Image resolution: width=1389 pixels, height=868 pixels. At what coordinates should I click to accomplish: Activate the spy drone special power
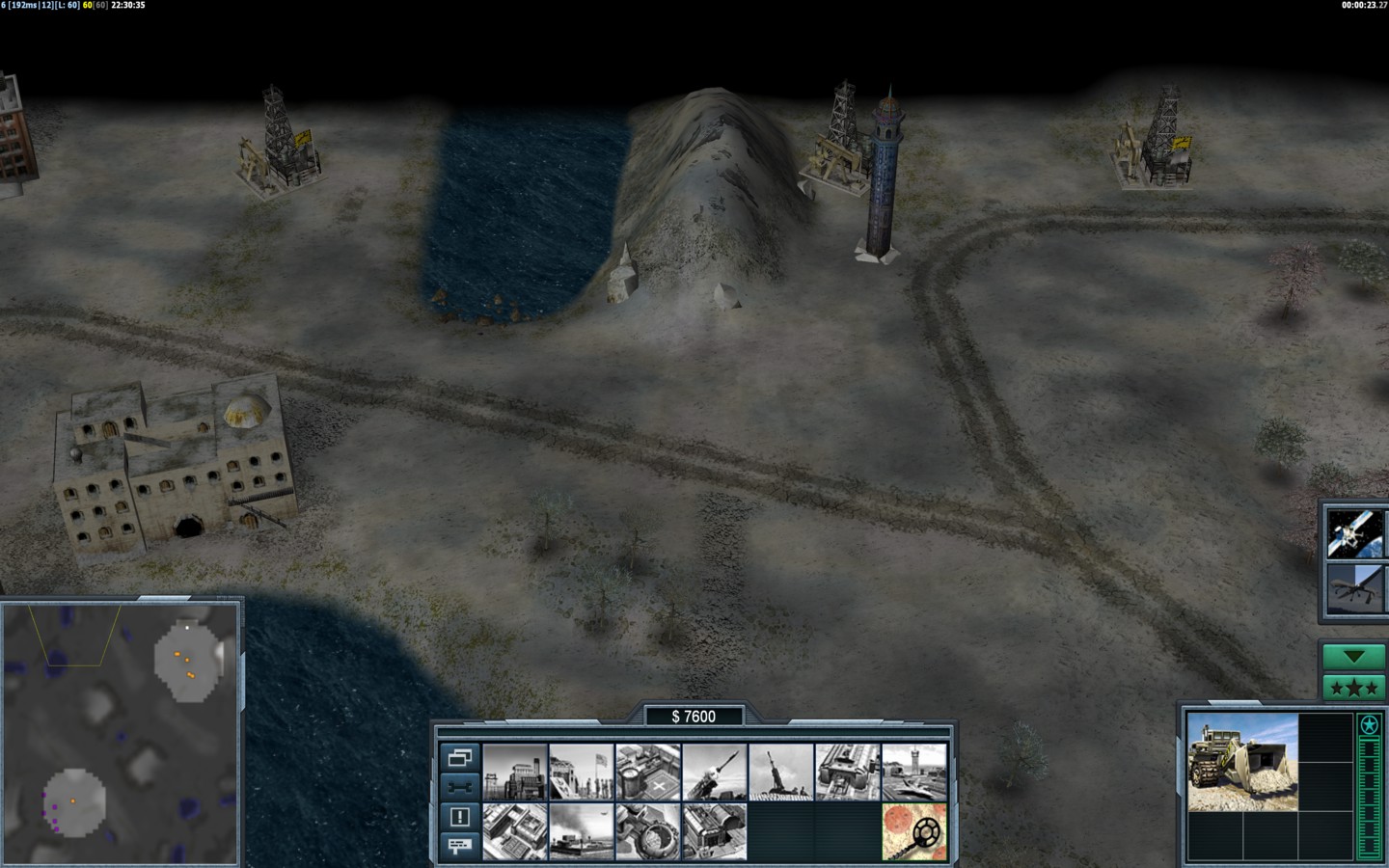pos(1354,587)
